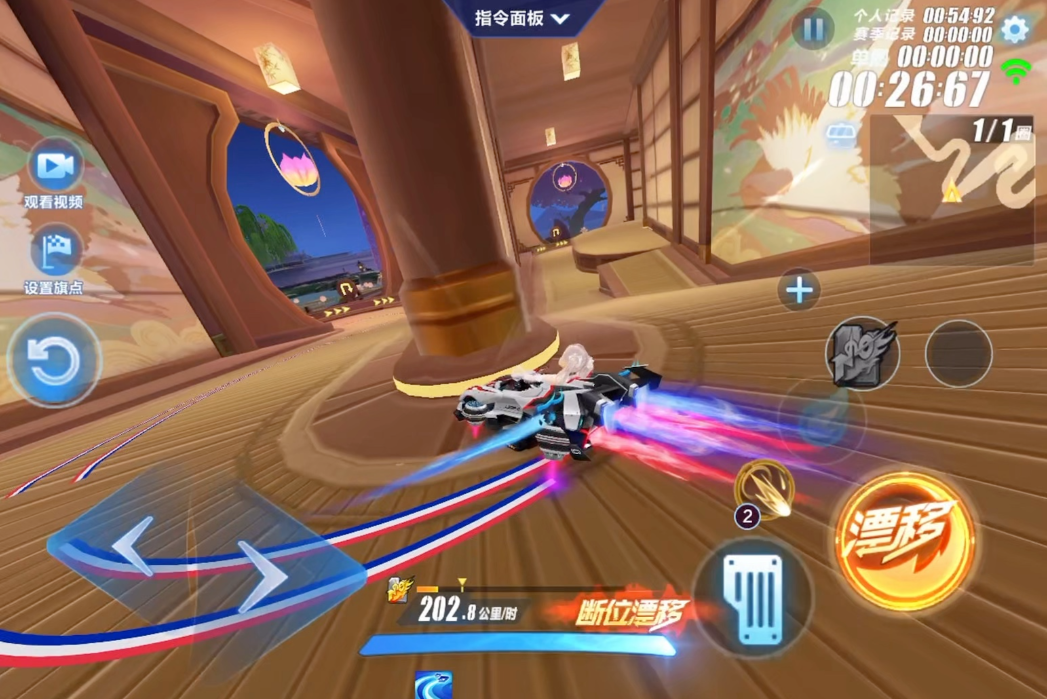Activate the 漂移 drift button
Viewport: 1047px width, 699px height.
(904, 541)
